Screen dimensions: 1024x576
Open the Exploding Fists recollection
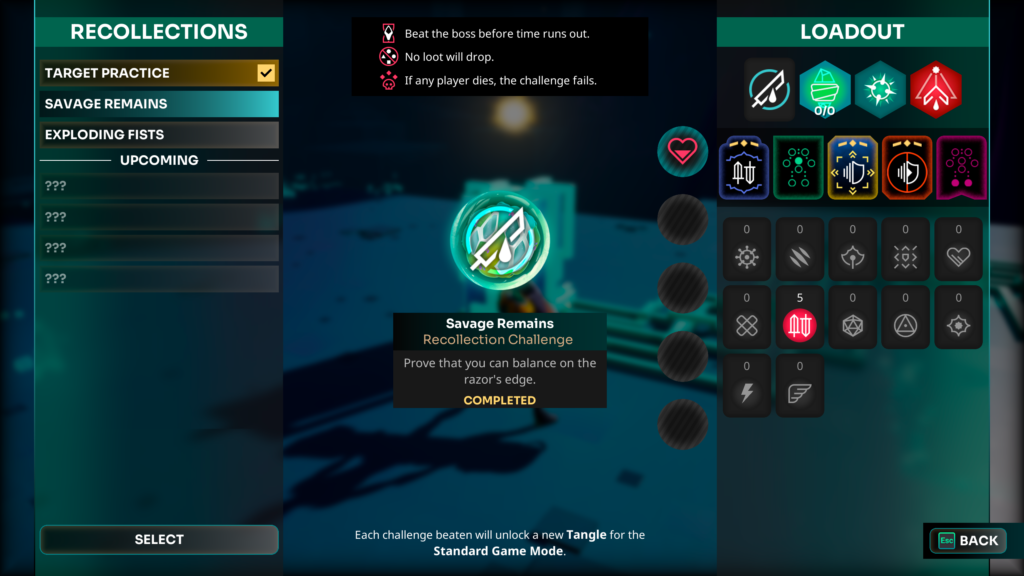[x=158, y=135]
